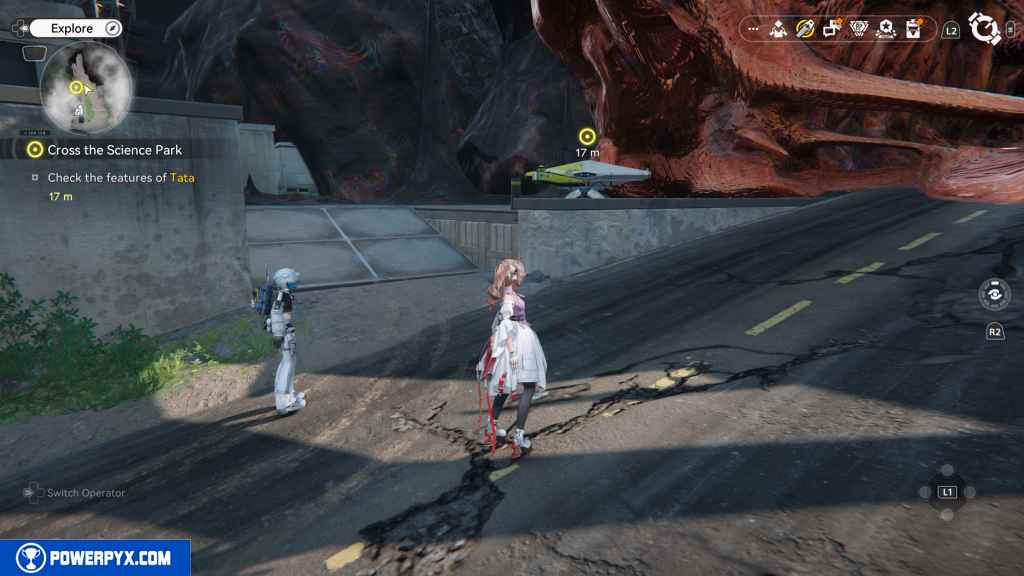Open the yellow-circled rocket icon
The height and width of the screenshot is (576, 1024).
(804, 29)
